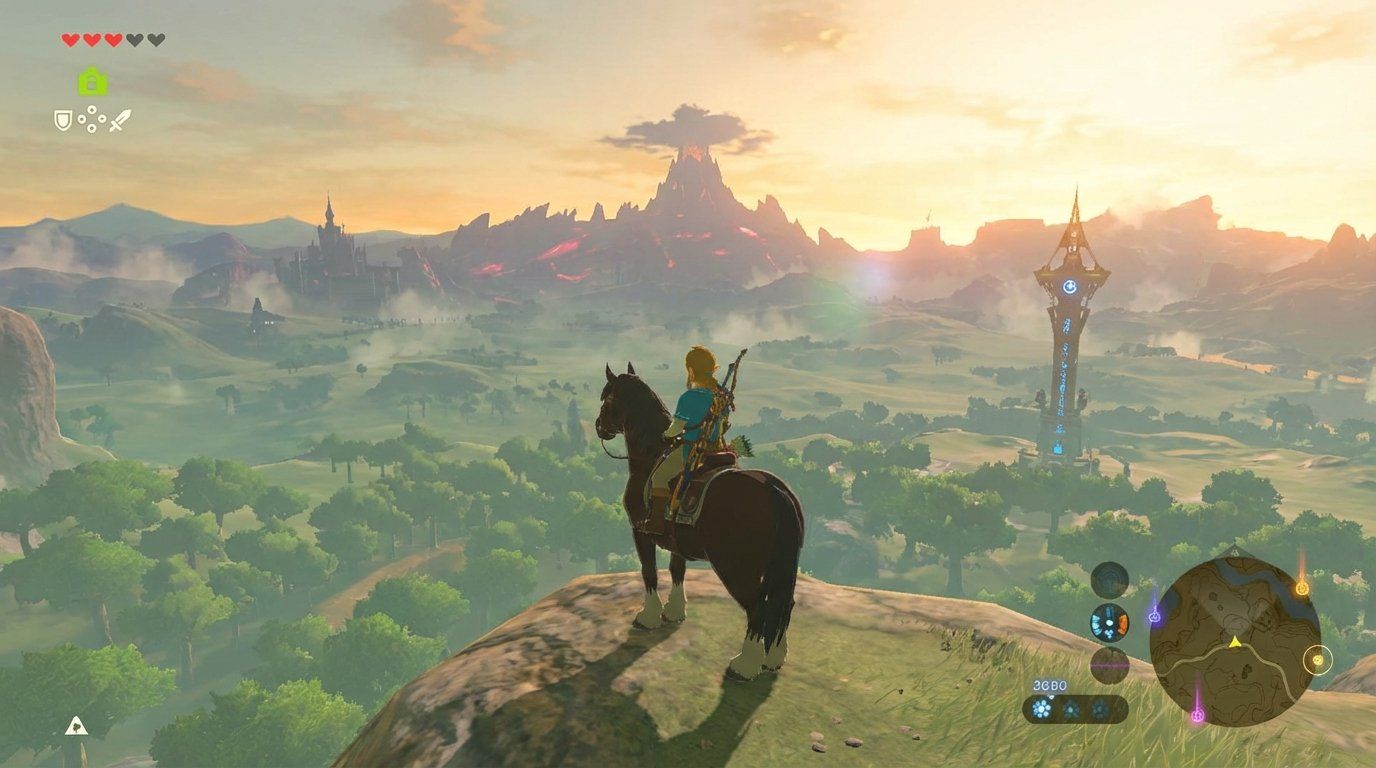Click the shield slot icon
The height and width of the screenshot is (768, 1376).
(64, 120)
